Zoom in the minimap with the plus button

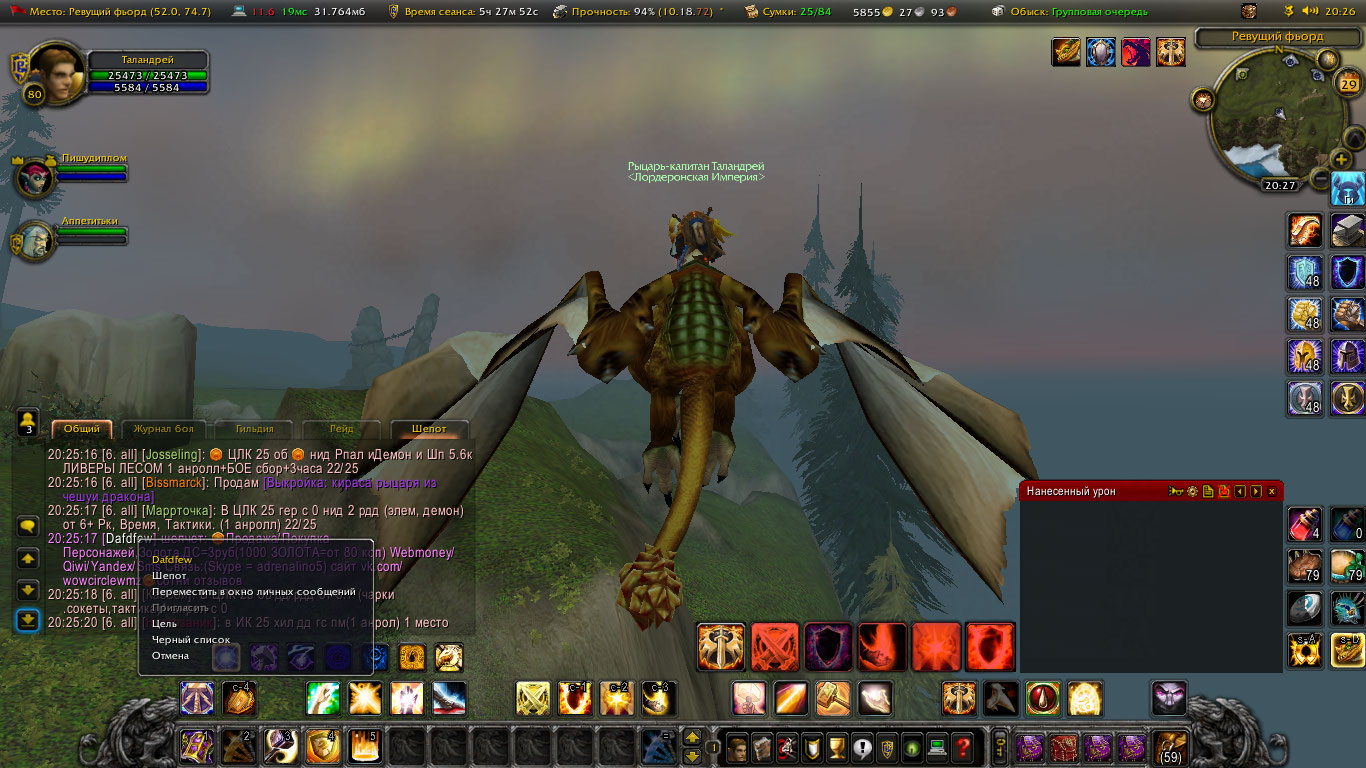(1341, 159)
